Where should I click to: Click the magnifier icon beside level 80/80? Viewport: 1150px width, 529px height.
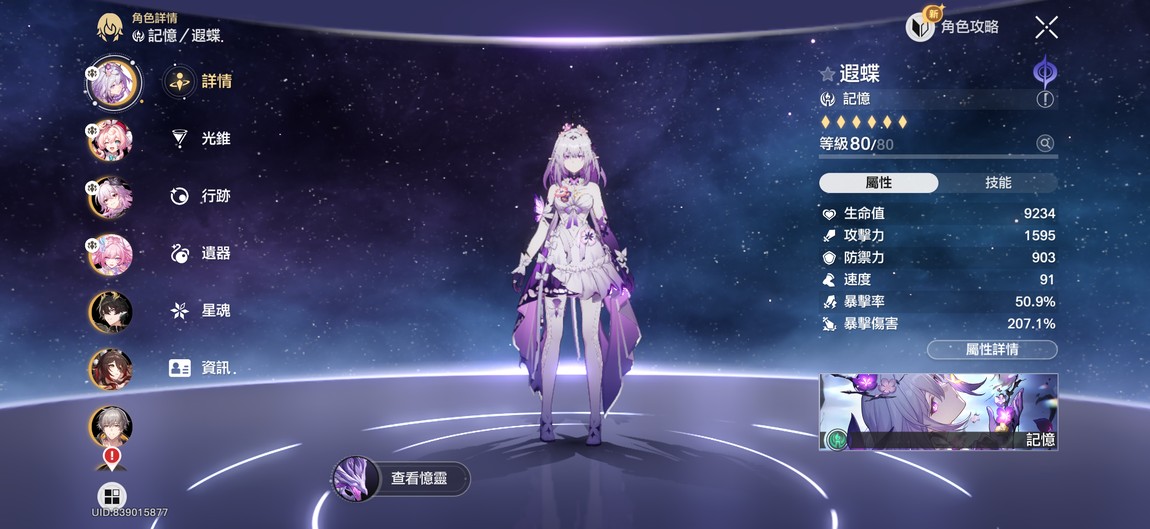coord(1045,144)
